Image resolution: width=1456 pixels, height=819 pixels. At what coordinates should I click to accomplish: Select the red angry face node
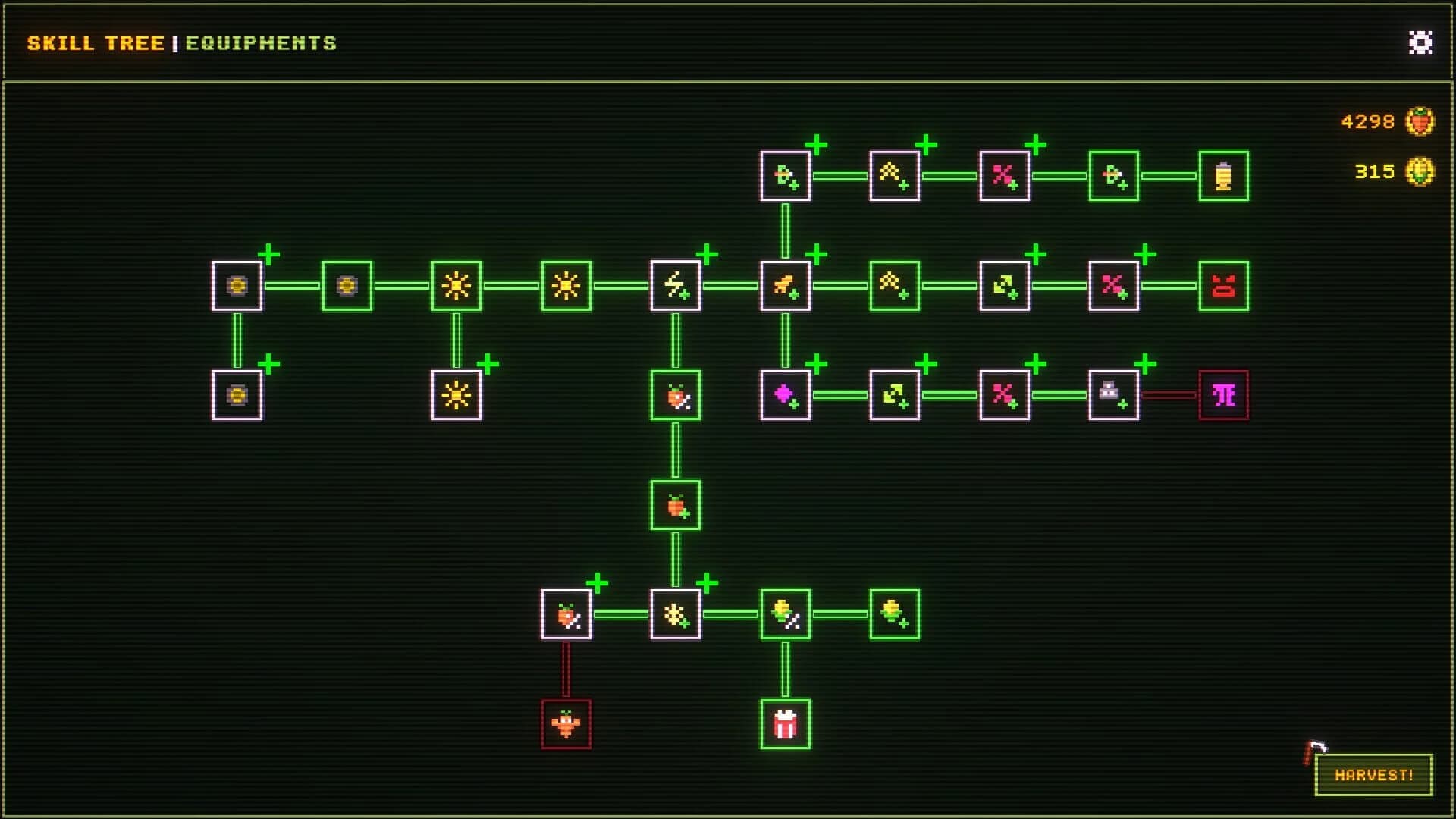(1224, 286)
